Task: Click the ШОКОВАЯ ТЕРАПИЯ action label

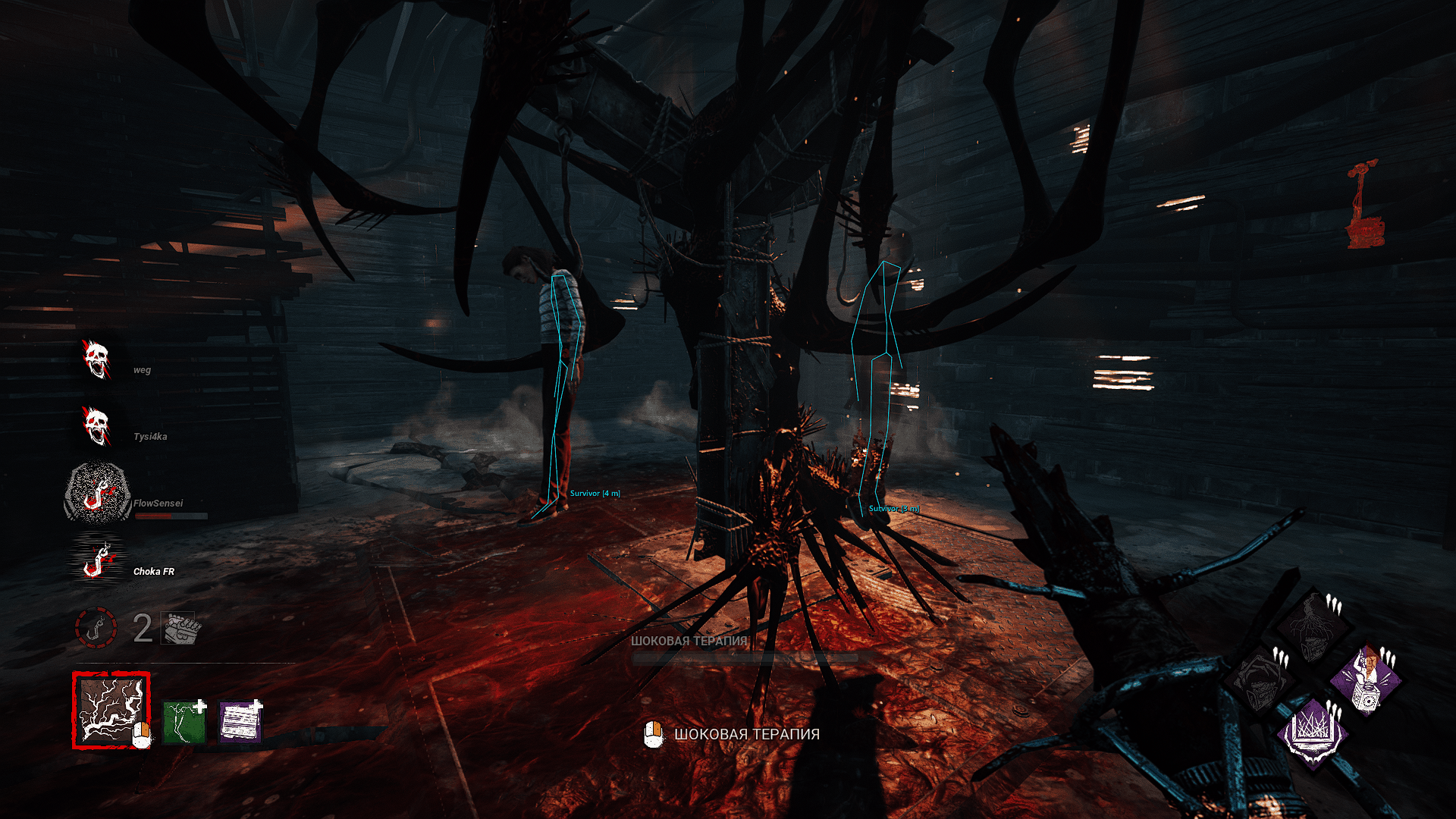Action: [747, 733]
